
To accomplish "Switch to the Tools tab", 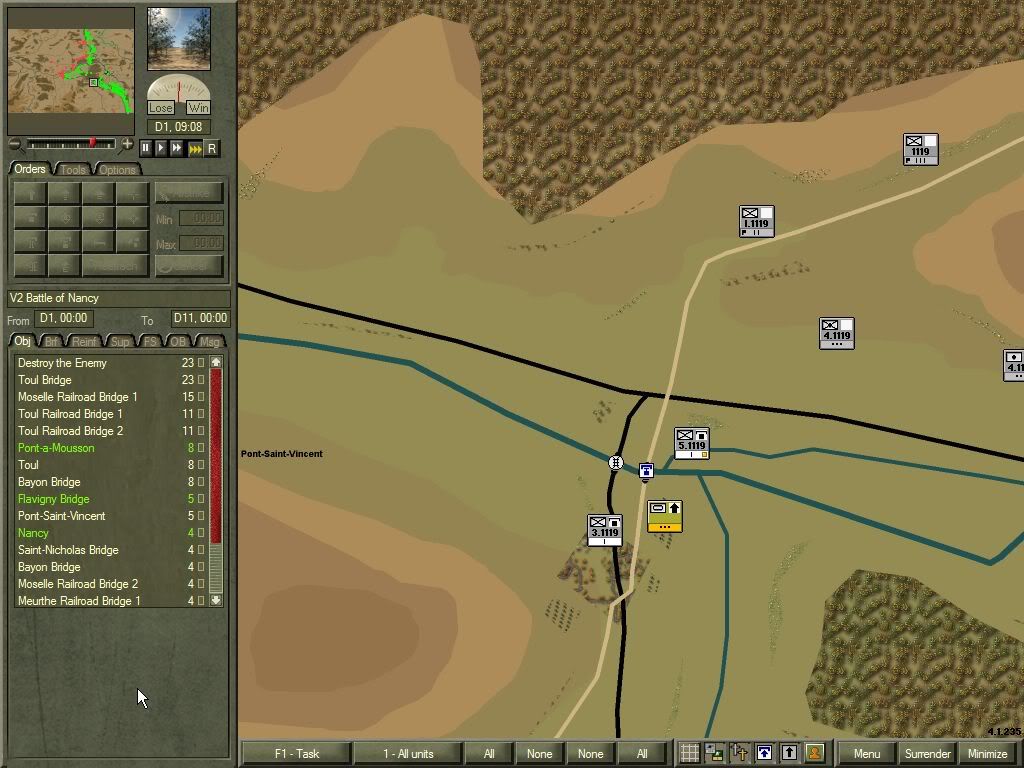I will click(x=73, y=169).
